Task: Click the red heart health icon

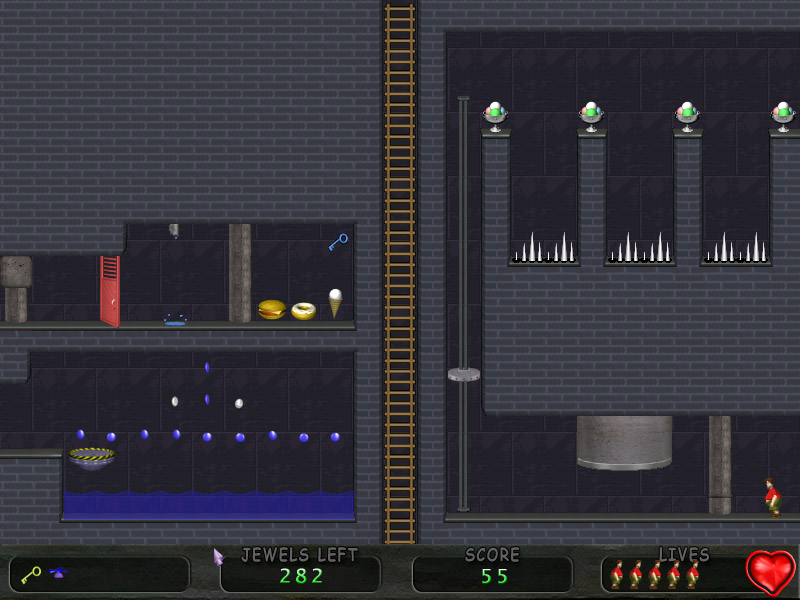Action: [770, 572]
